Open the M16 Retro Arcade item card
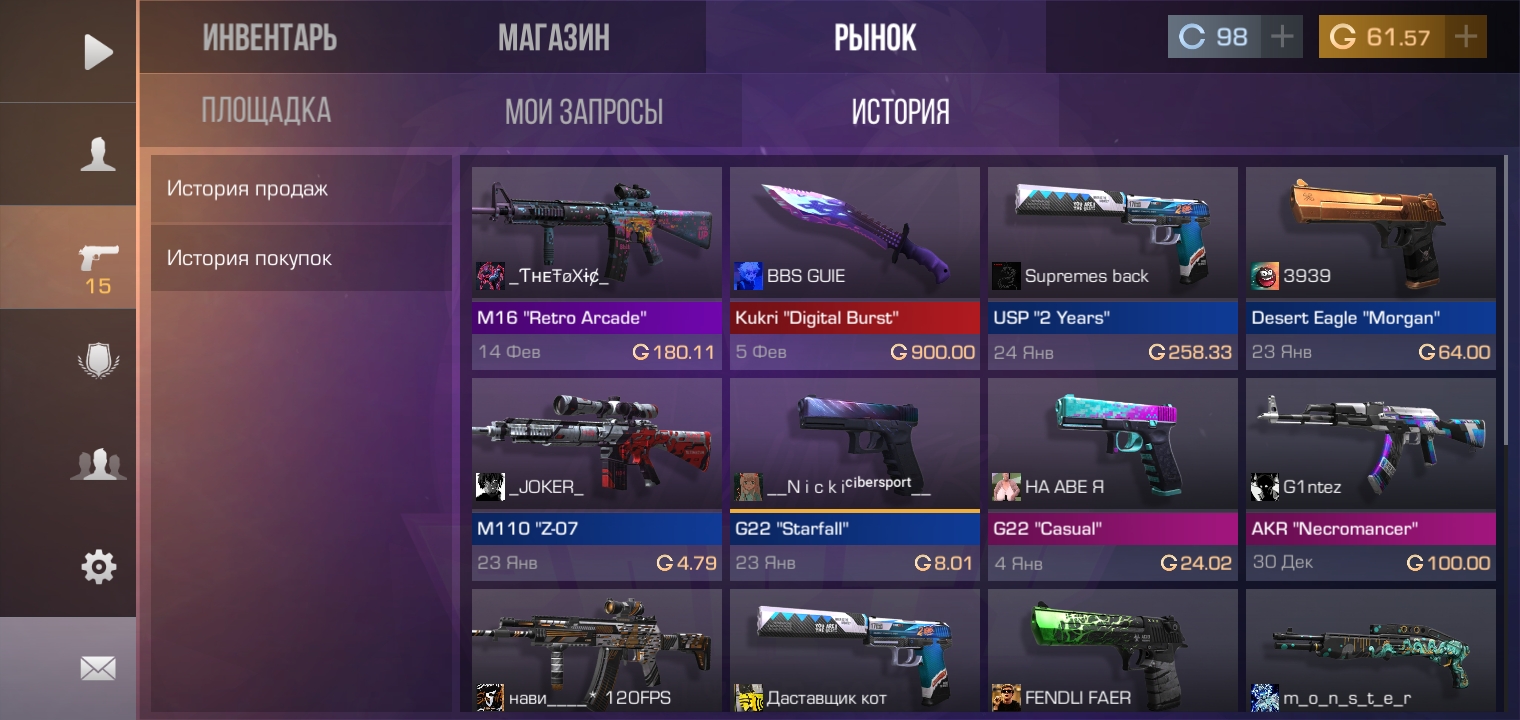 (596, 265)
